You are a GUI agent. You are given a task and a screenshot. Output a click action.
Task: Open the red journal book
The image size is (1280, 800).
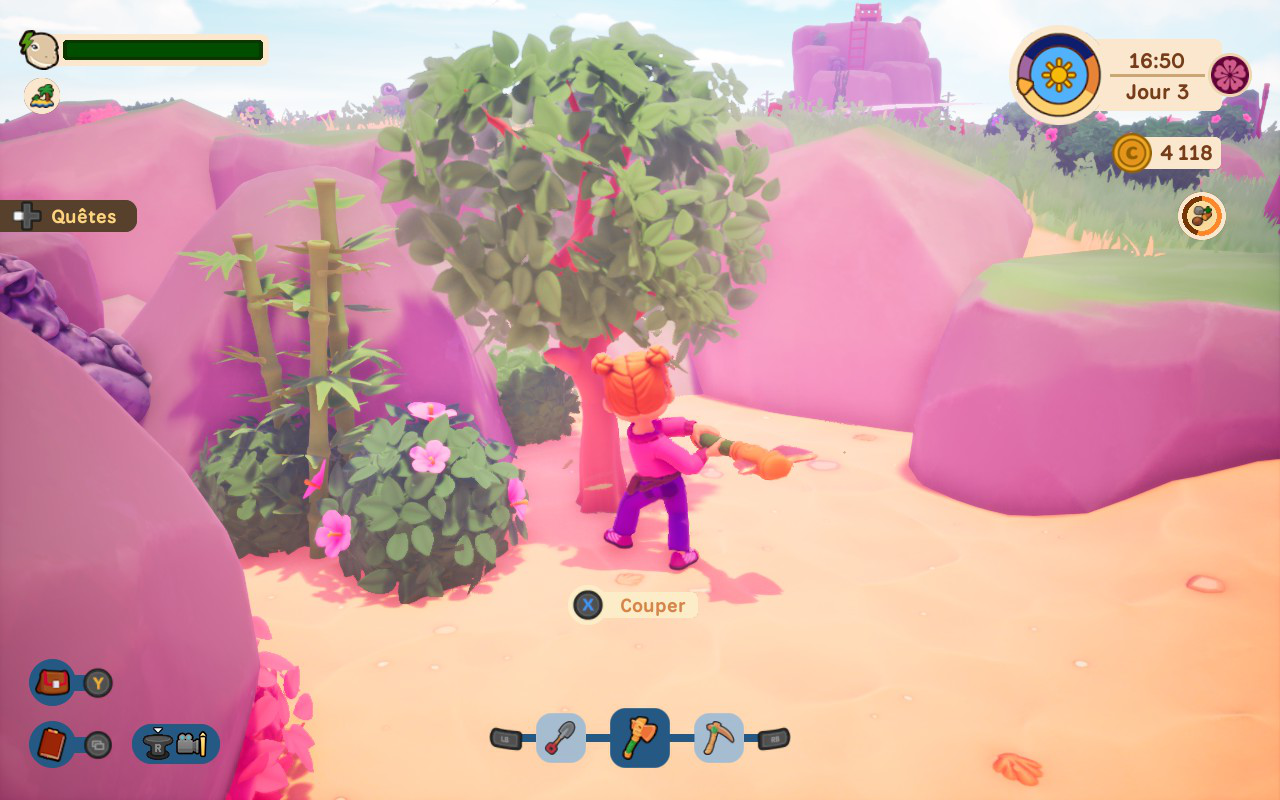(x=52, y=744)
